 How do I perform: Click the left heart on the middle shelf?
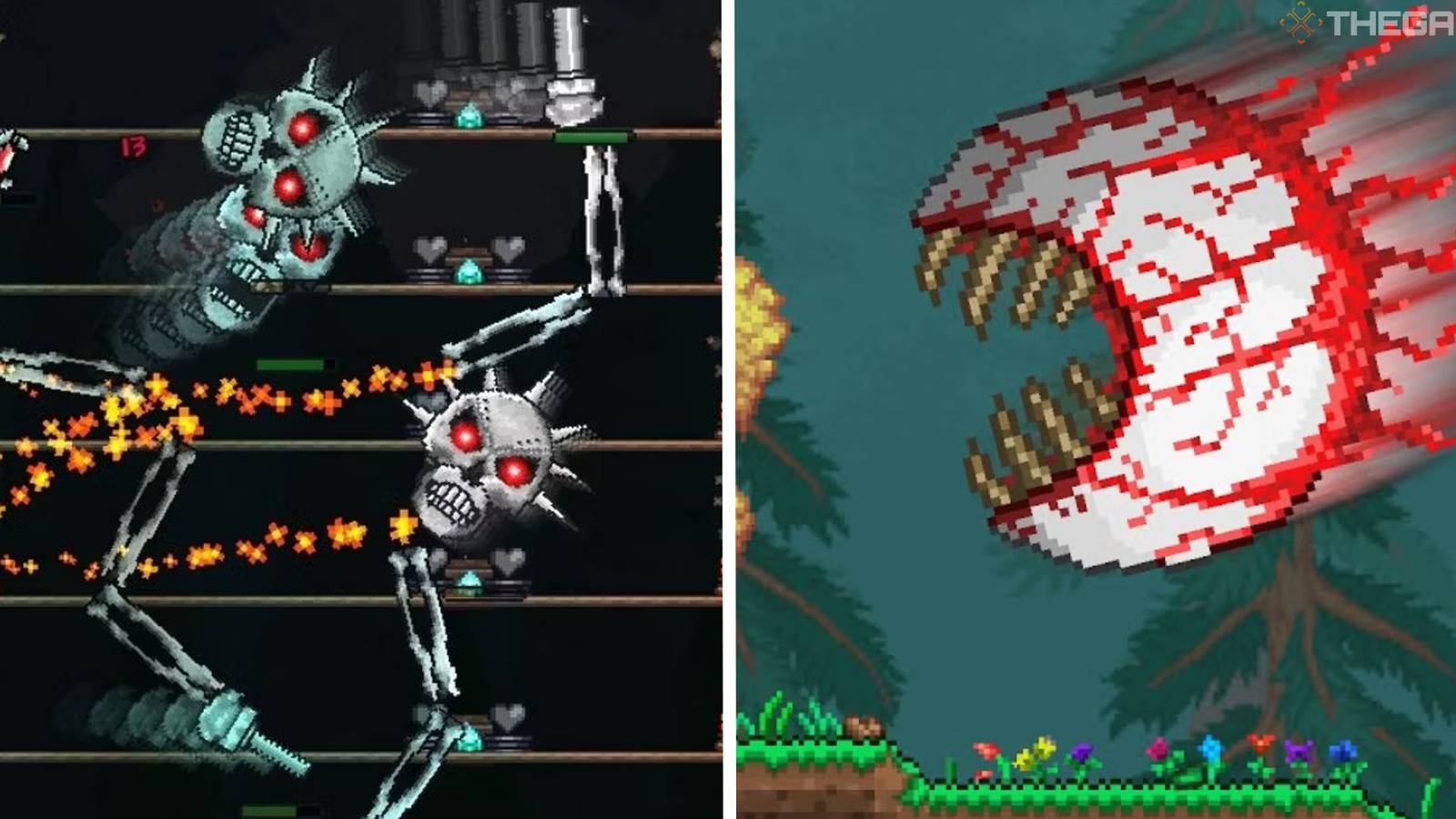click(x=430, y=248)
